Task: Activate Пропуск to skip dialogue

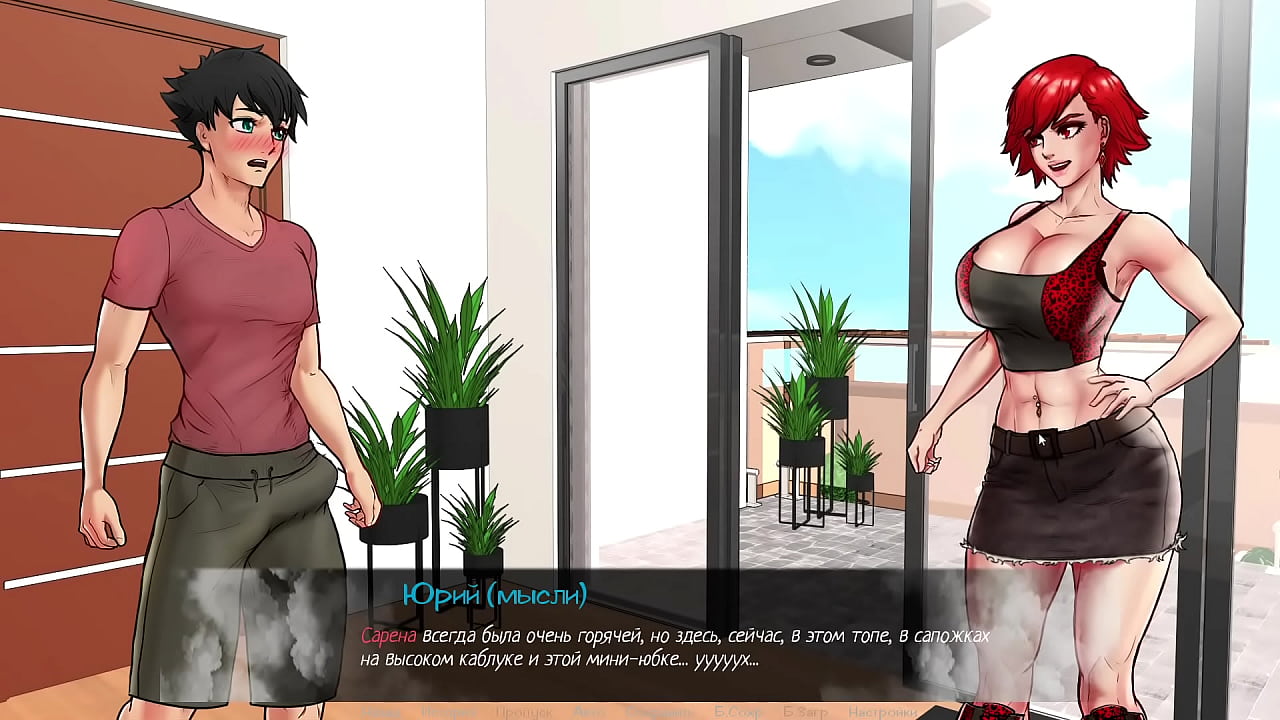Action: [x=523, y=712]
